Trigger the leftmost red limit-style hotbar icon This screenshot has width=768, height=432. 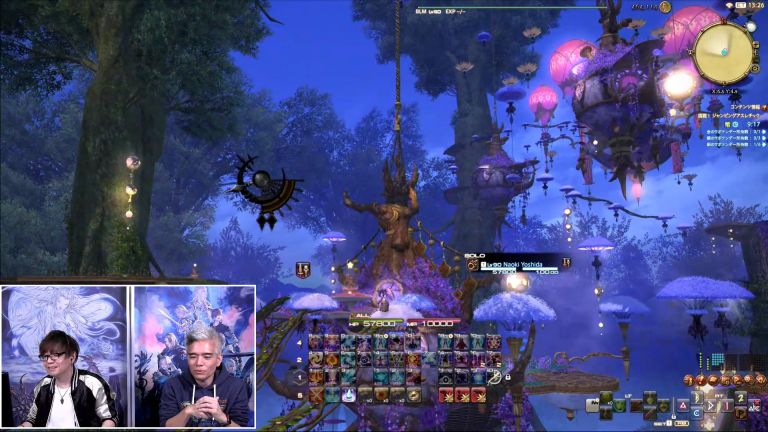(444, 394)
